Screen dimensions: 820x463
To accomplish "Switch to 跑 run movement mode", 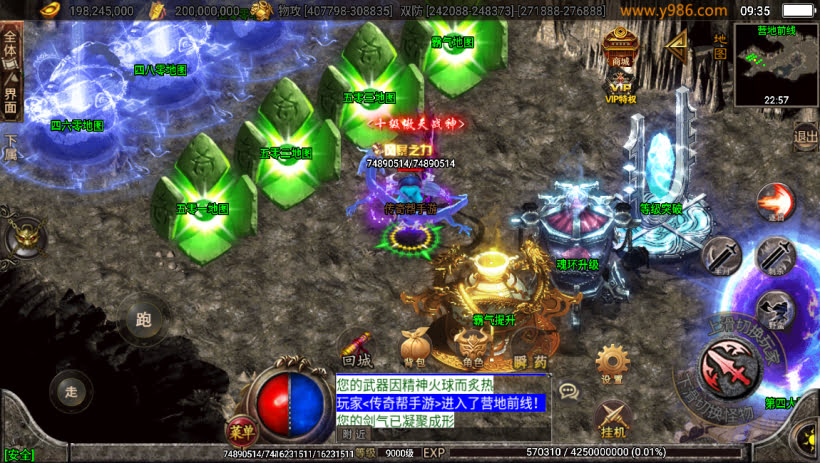I will [x=143, y=321].
